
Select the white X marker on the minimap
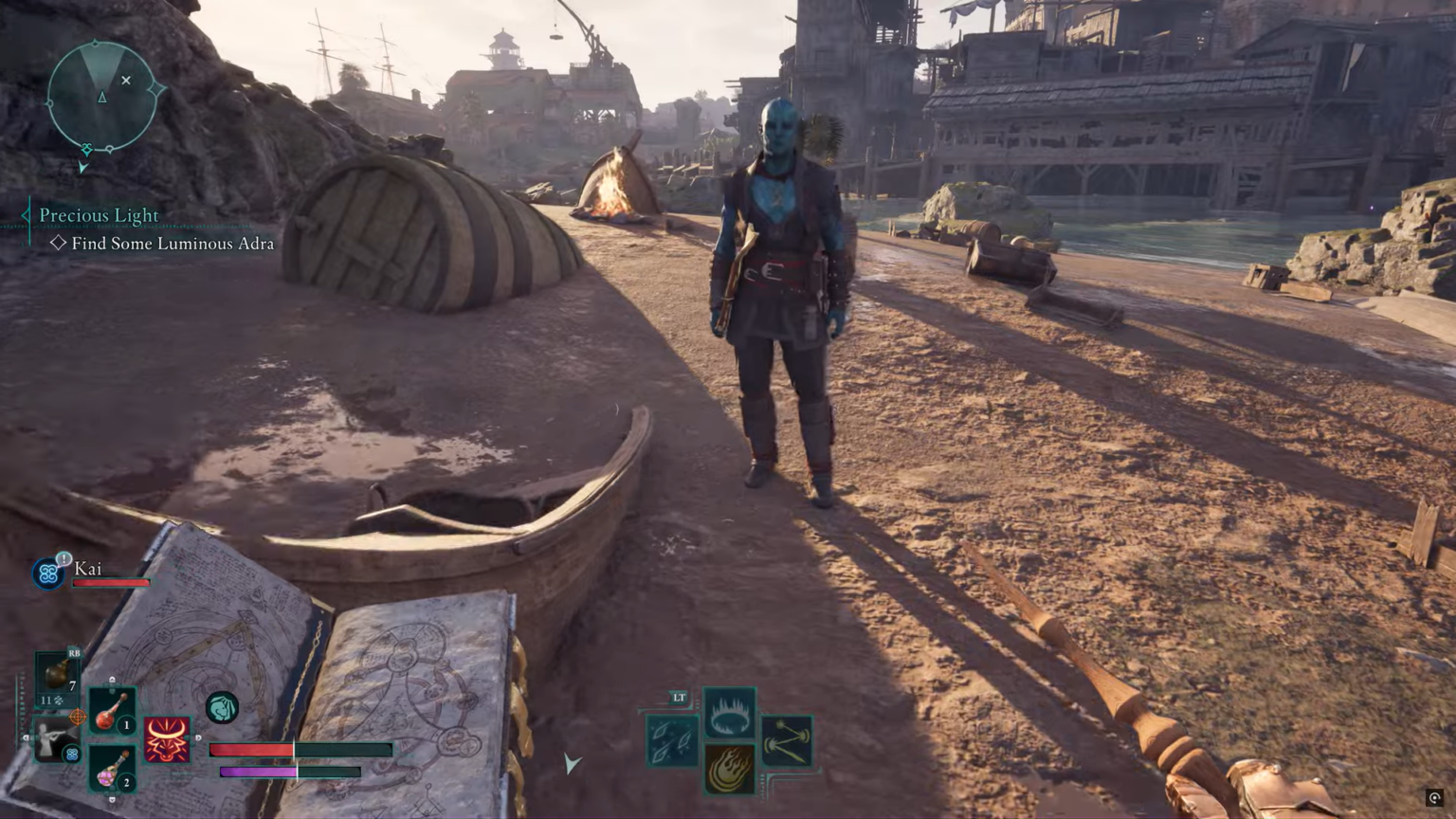click(126, 81)
